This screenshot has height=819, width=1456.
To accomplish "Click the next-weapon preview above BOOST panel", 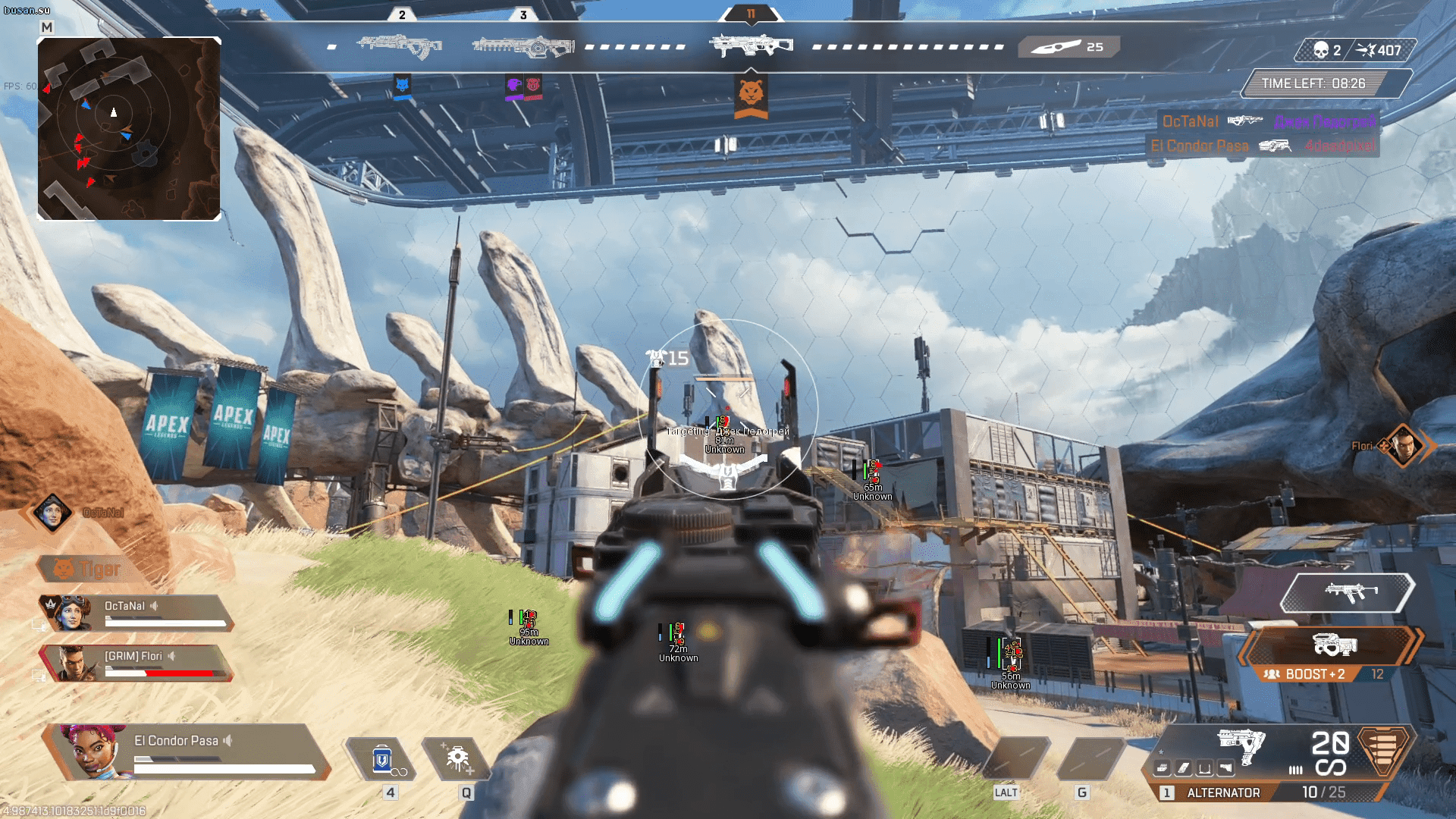I will pyautogui.click(x=1347, y=592).
